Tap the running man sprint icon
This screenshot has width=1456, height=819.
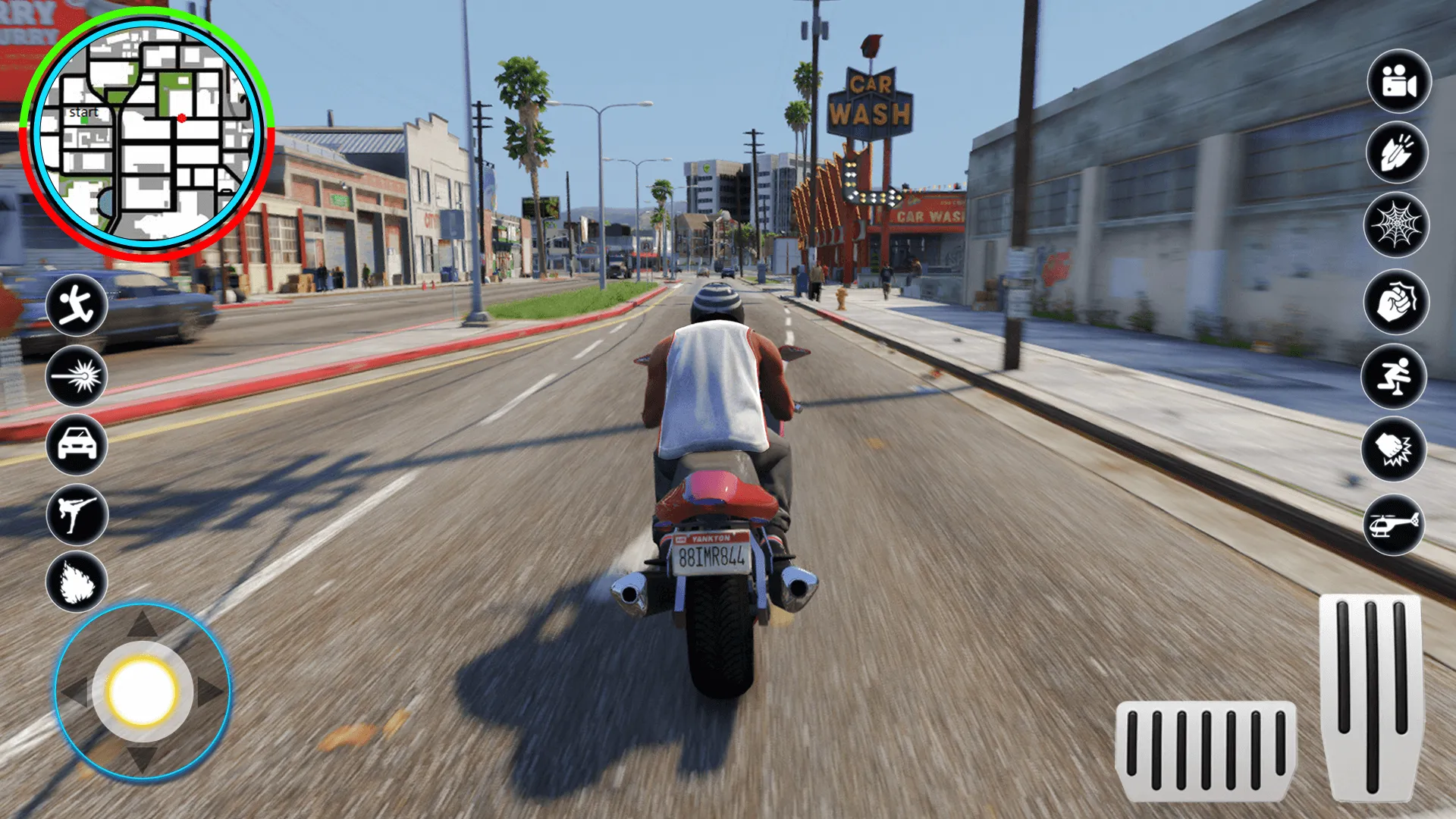tap(77, 306)
